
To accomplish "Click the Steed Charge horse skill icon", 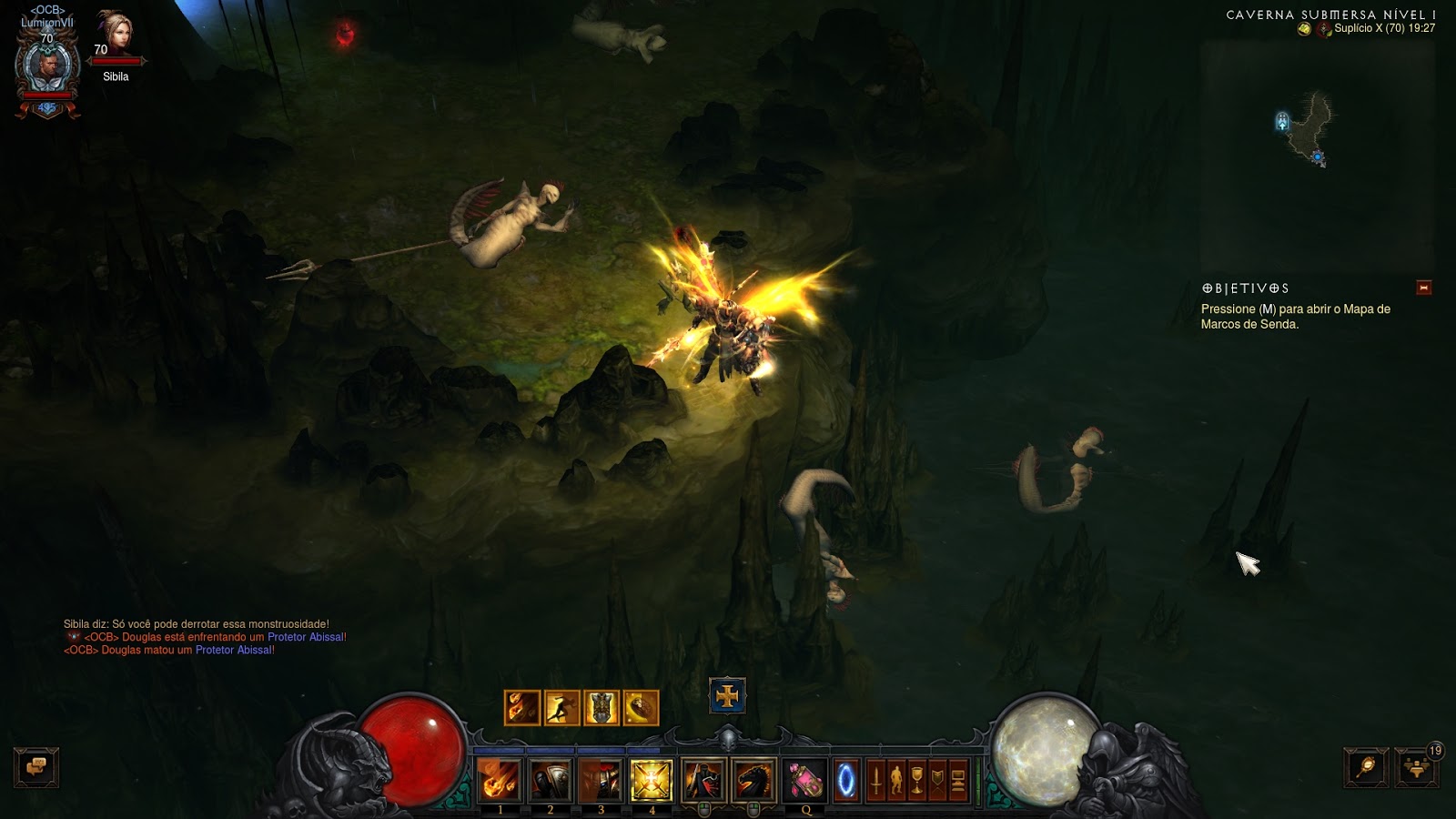I will point(755,779).
